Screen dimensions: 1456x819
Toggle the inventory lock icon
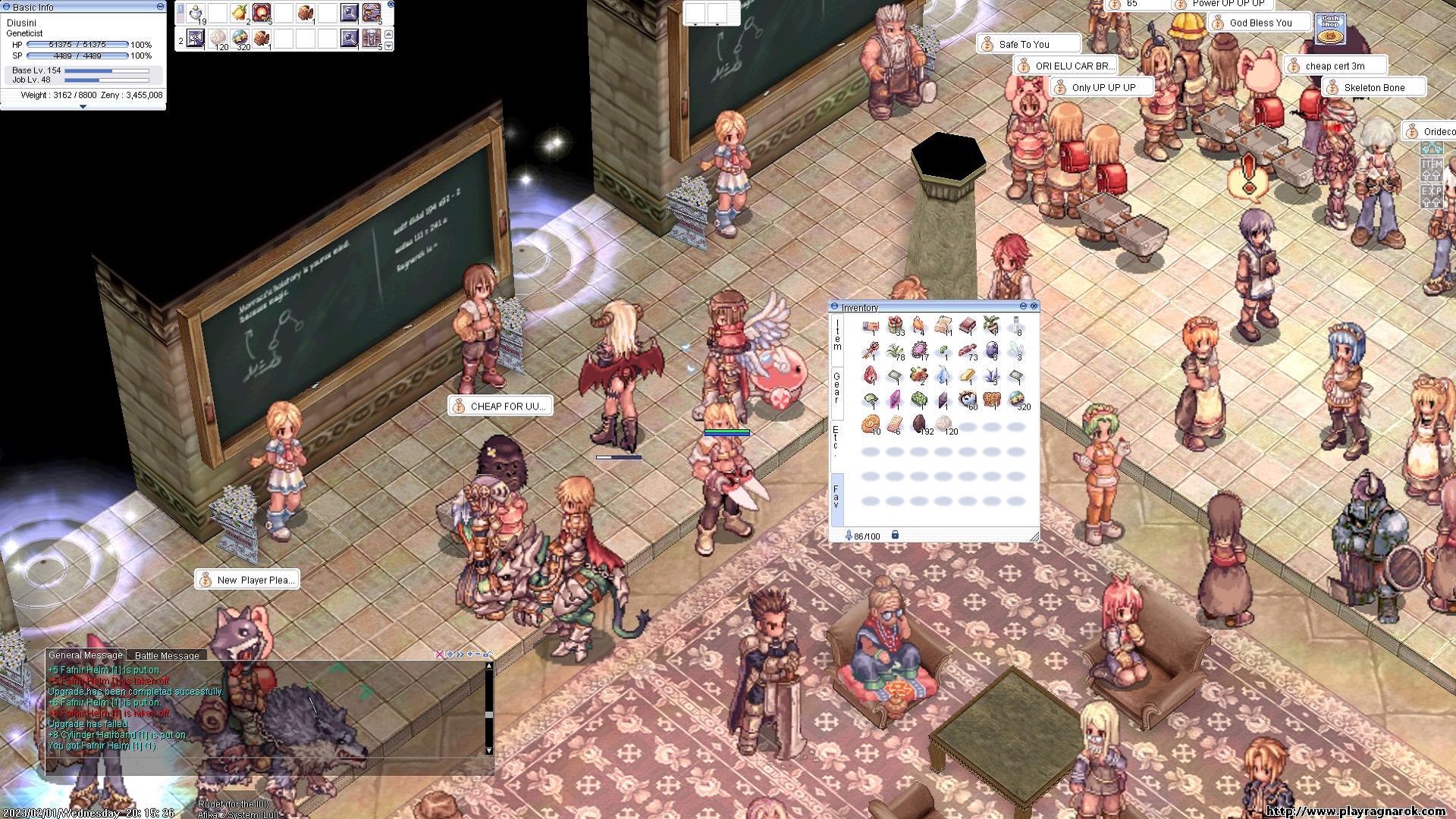tap(895, 535)
